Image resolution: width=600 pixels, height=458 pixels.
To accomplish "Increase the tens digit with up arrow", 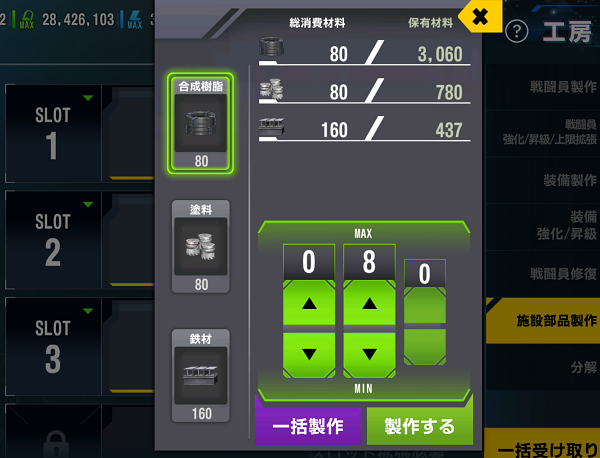I will click(369, 303).
